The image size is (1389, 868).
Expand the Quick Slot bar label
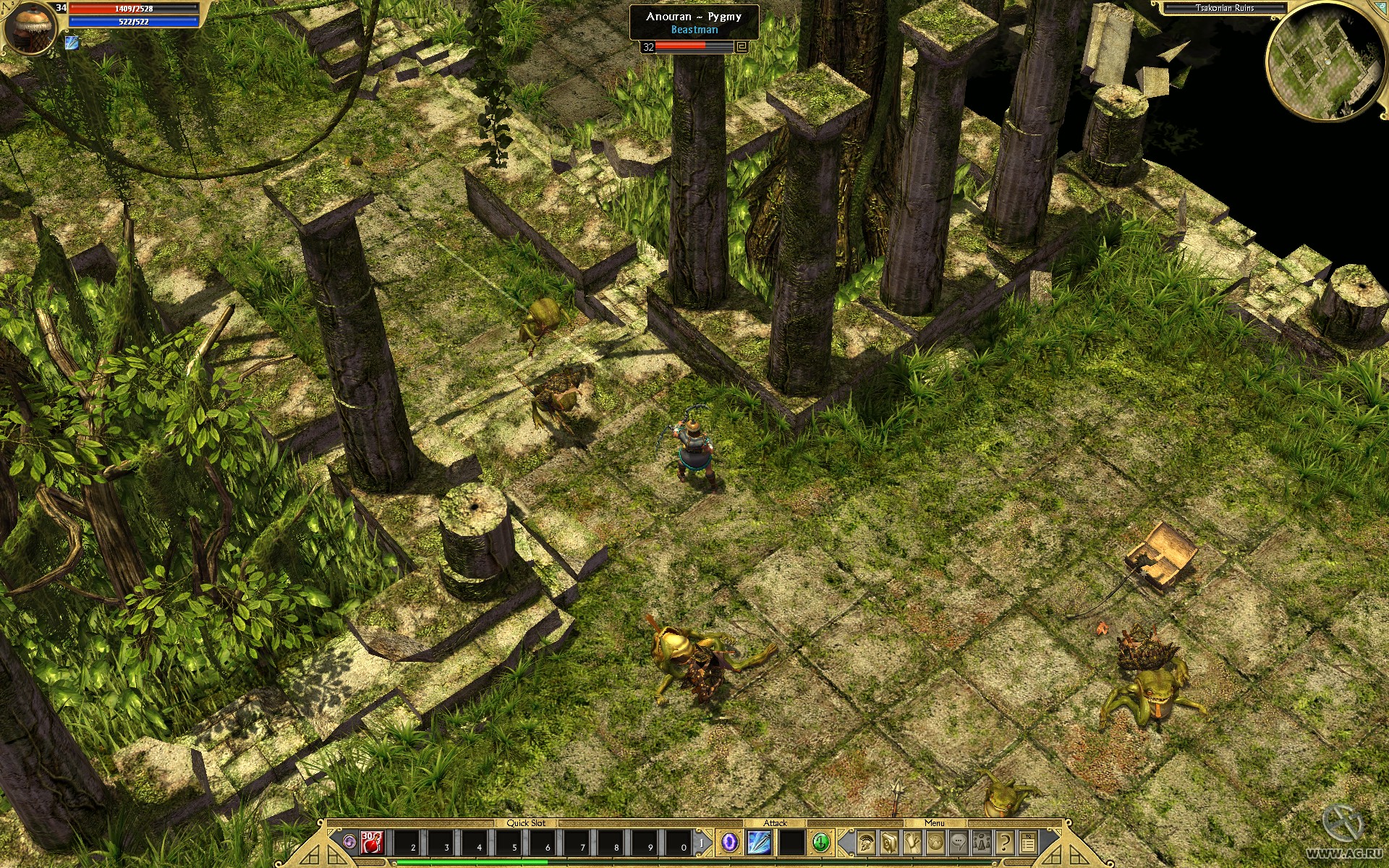point(526,823)
